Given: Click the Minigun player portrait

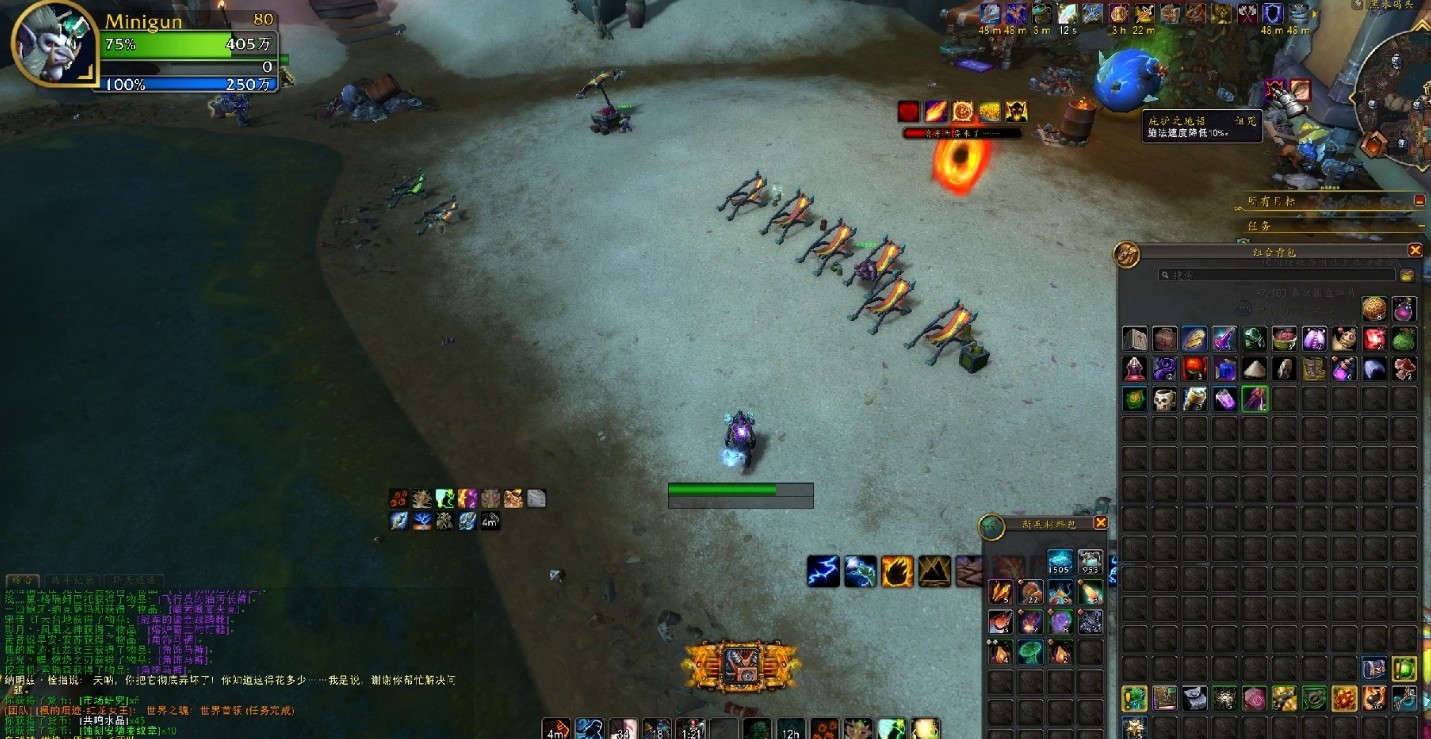Looking at the screenshot, I should tap(53, 45).
